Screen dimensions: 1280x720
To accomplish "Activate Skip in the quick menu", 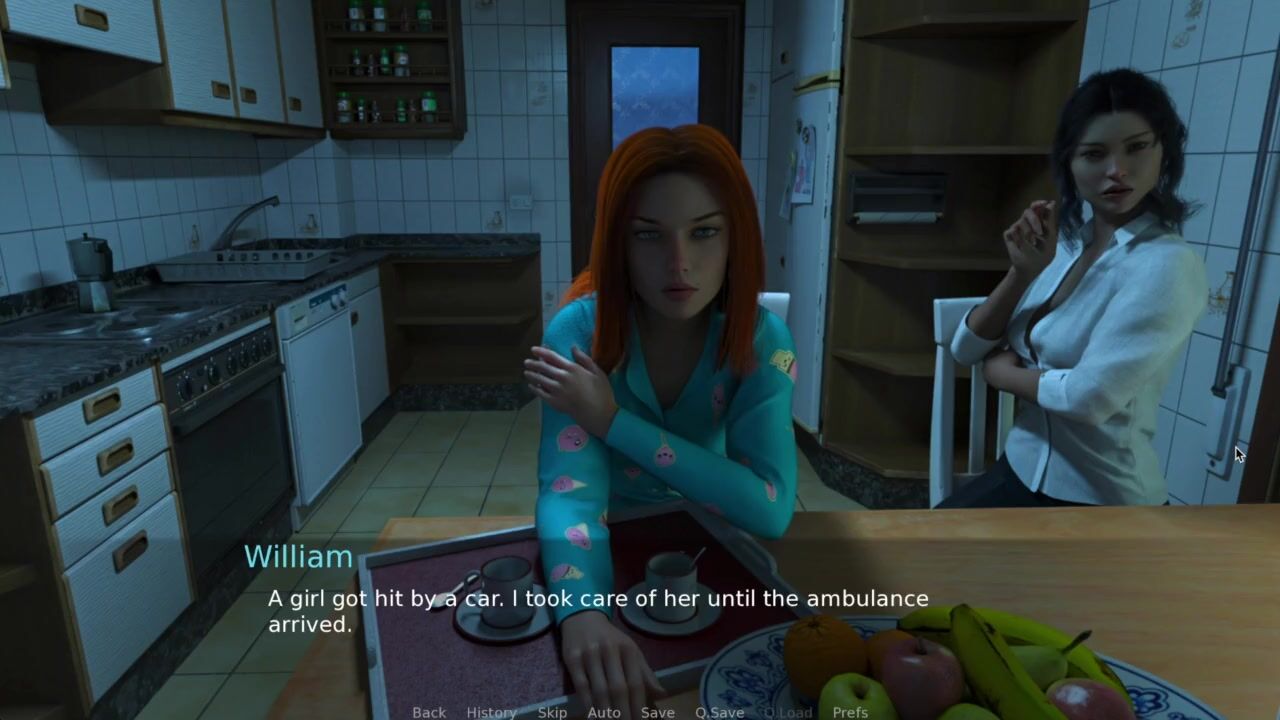I will (x=552, y=712).
